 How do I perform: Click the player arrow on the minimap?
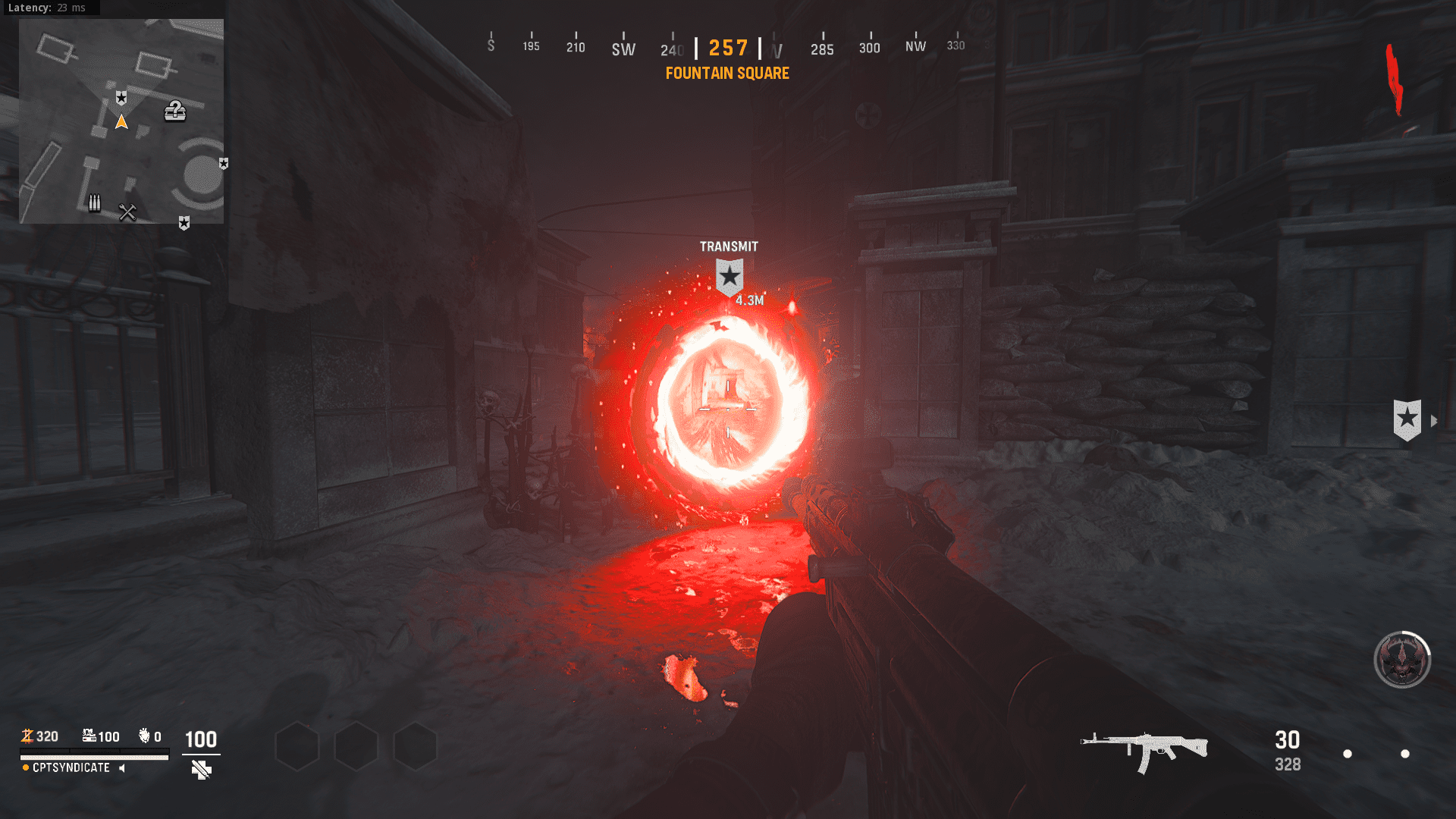coord(121,121)
